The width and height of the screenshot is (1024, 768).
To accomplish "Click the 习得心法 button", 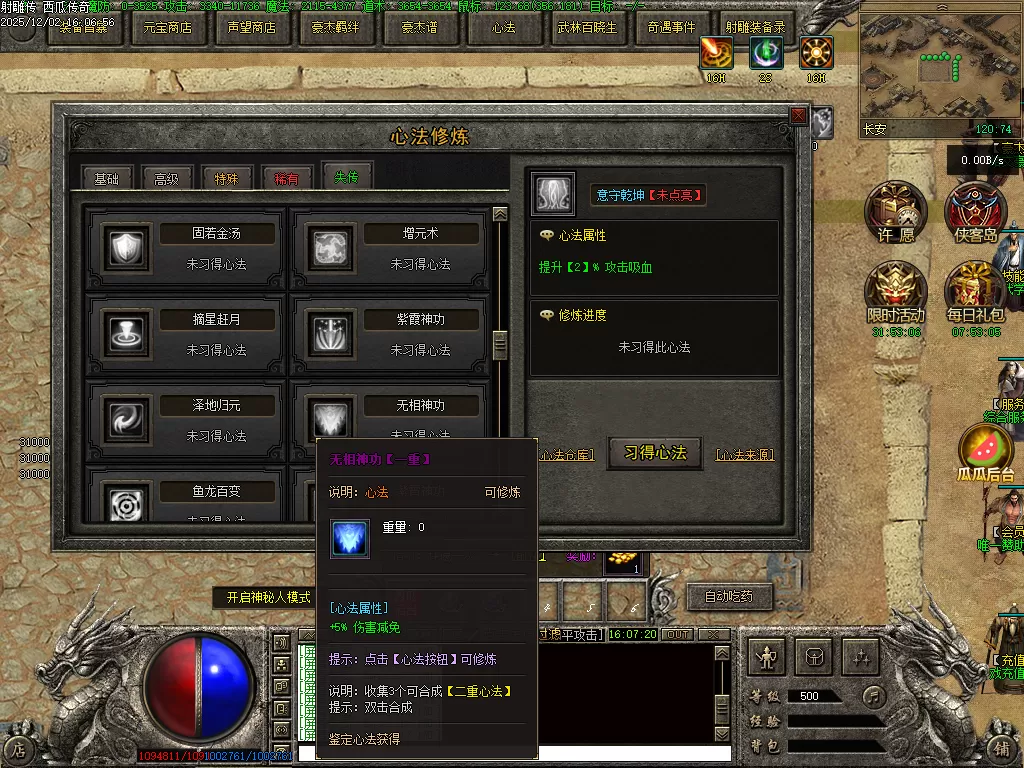I will pyautogui.click(x=655, y=453).
